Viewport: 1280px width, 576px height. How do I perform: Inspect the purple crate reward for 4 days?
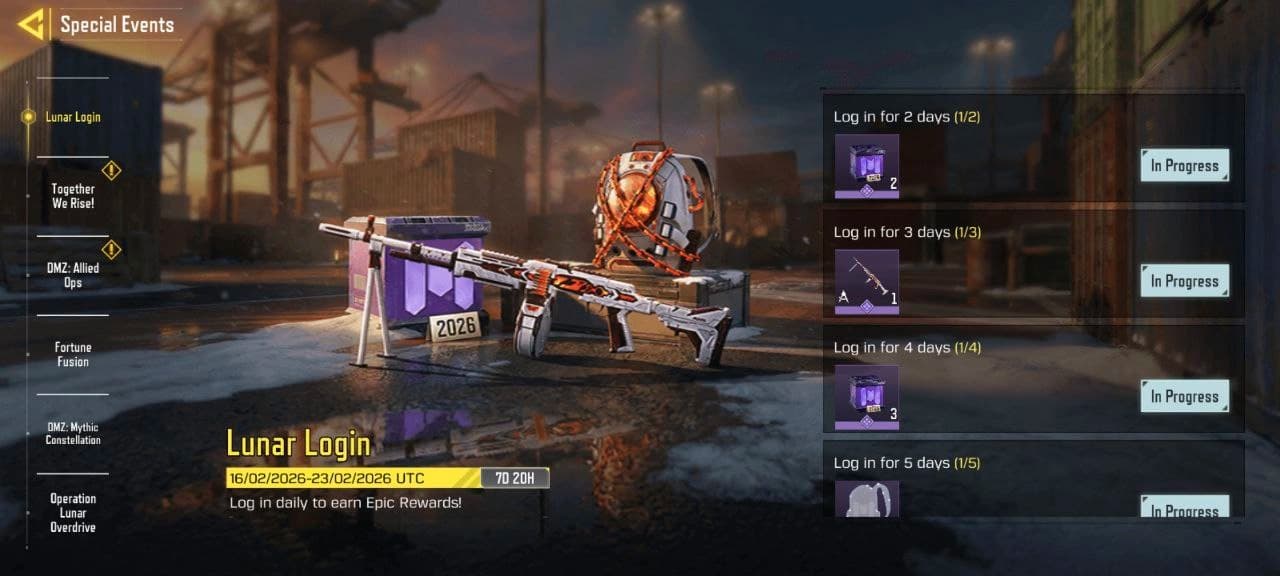point(867,397)
